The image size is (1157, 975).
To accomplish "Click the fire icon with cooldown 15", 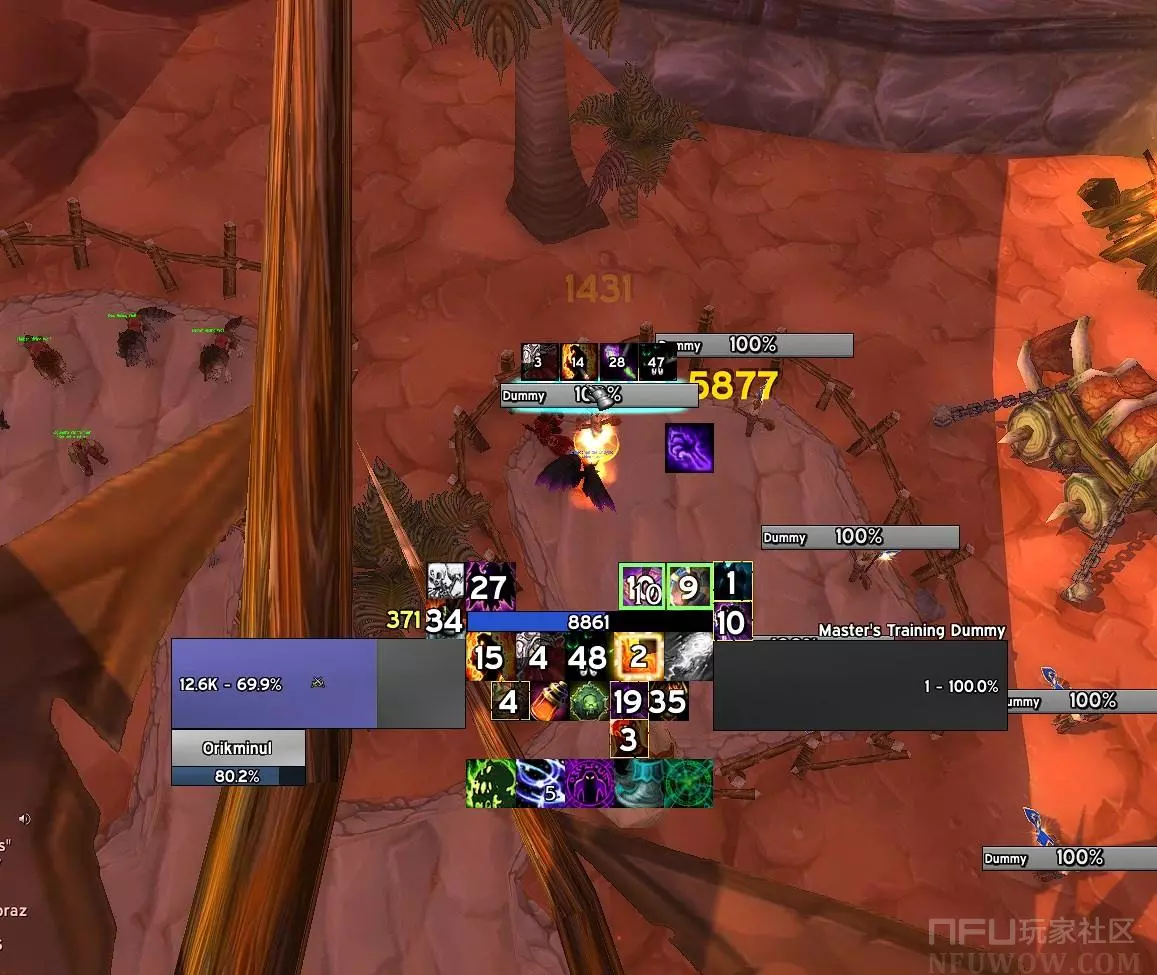I will coord(490,657).
